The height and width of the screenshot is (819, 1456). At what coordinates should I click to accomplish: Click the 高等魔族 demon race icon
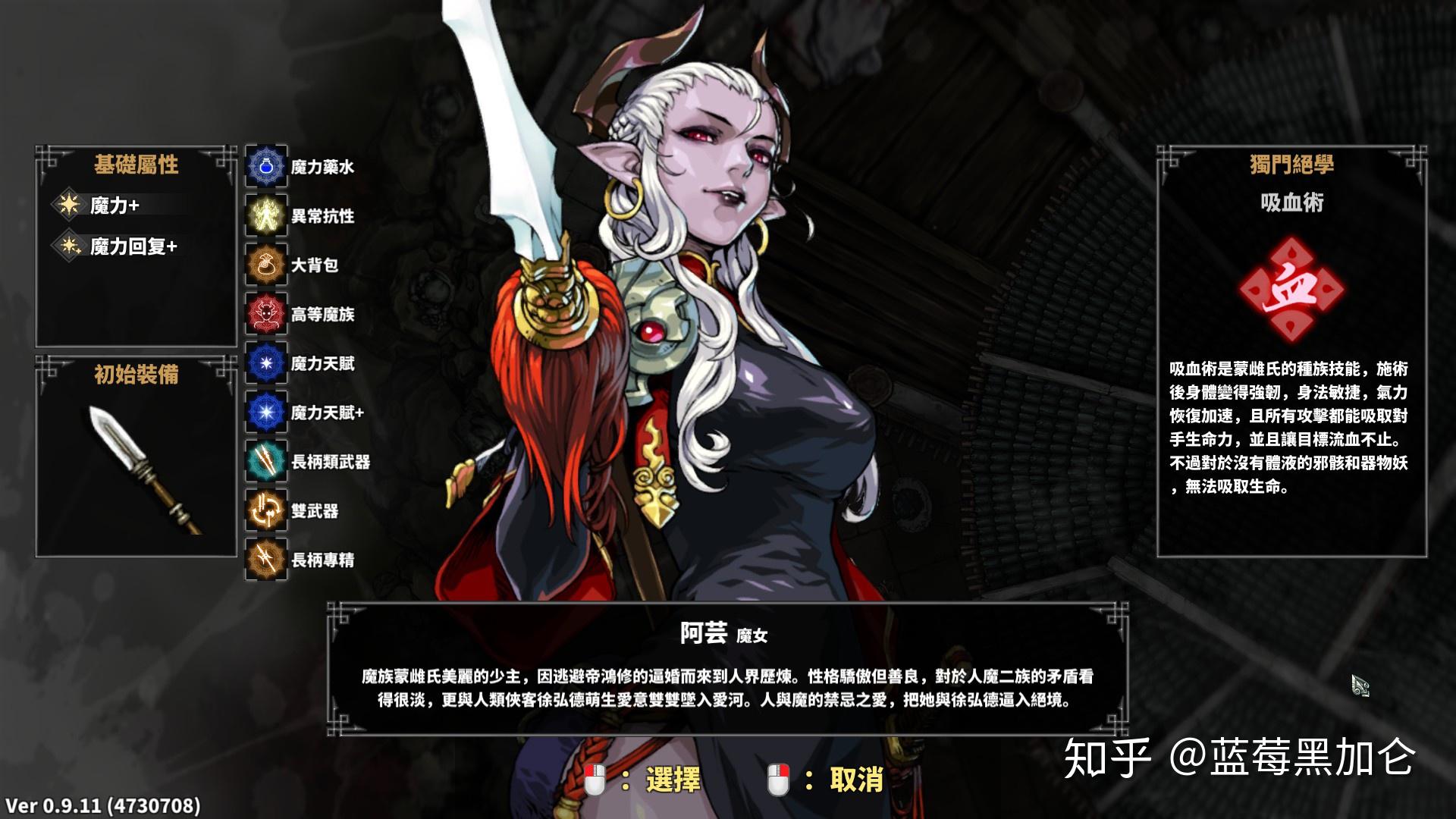click(265, 313)
